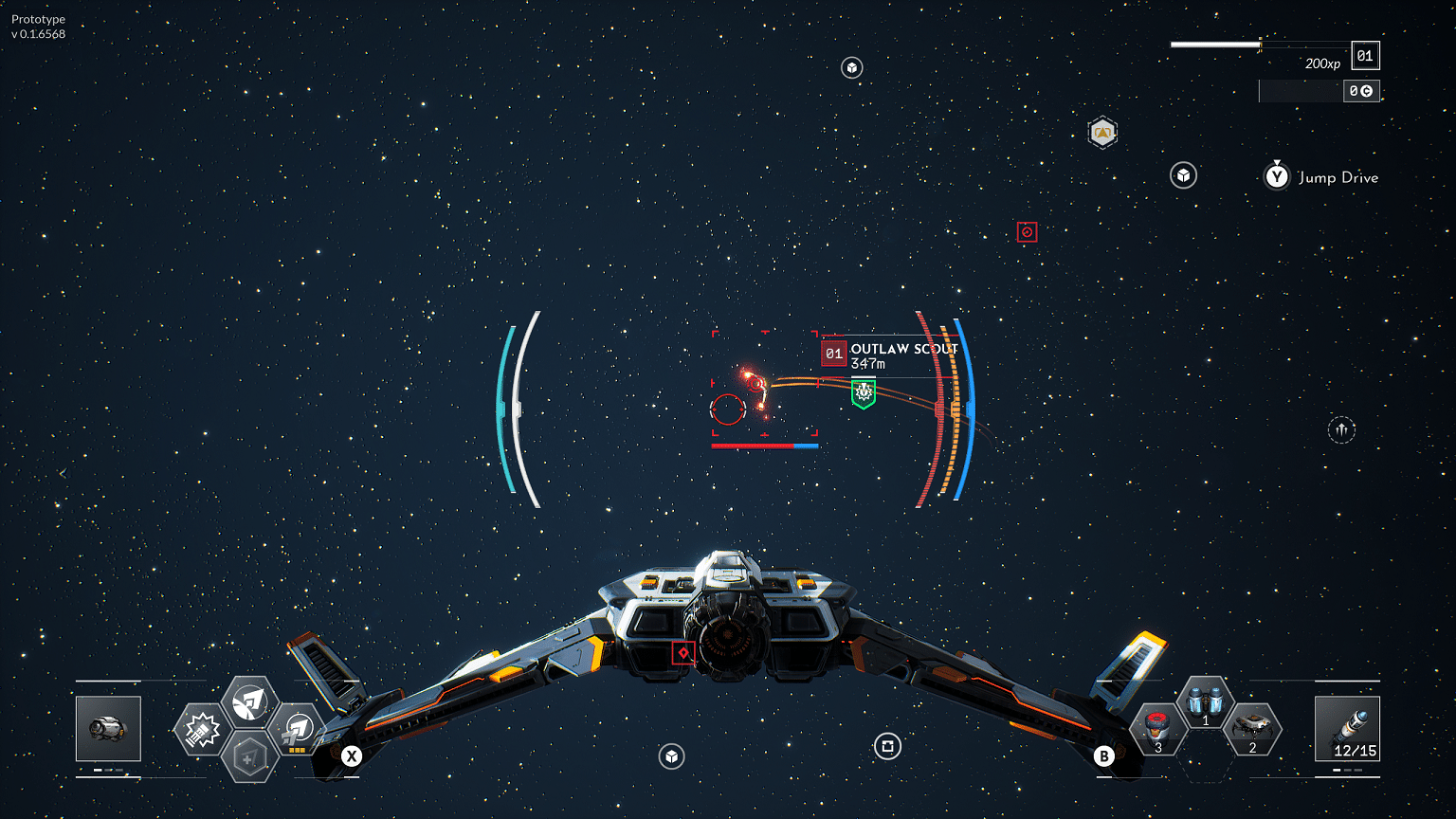Click the dimmed plus-sign ability hexagon
The image size is (1456, 819).
pos(249,758)
